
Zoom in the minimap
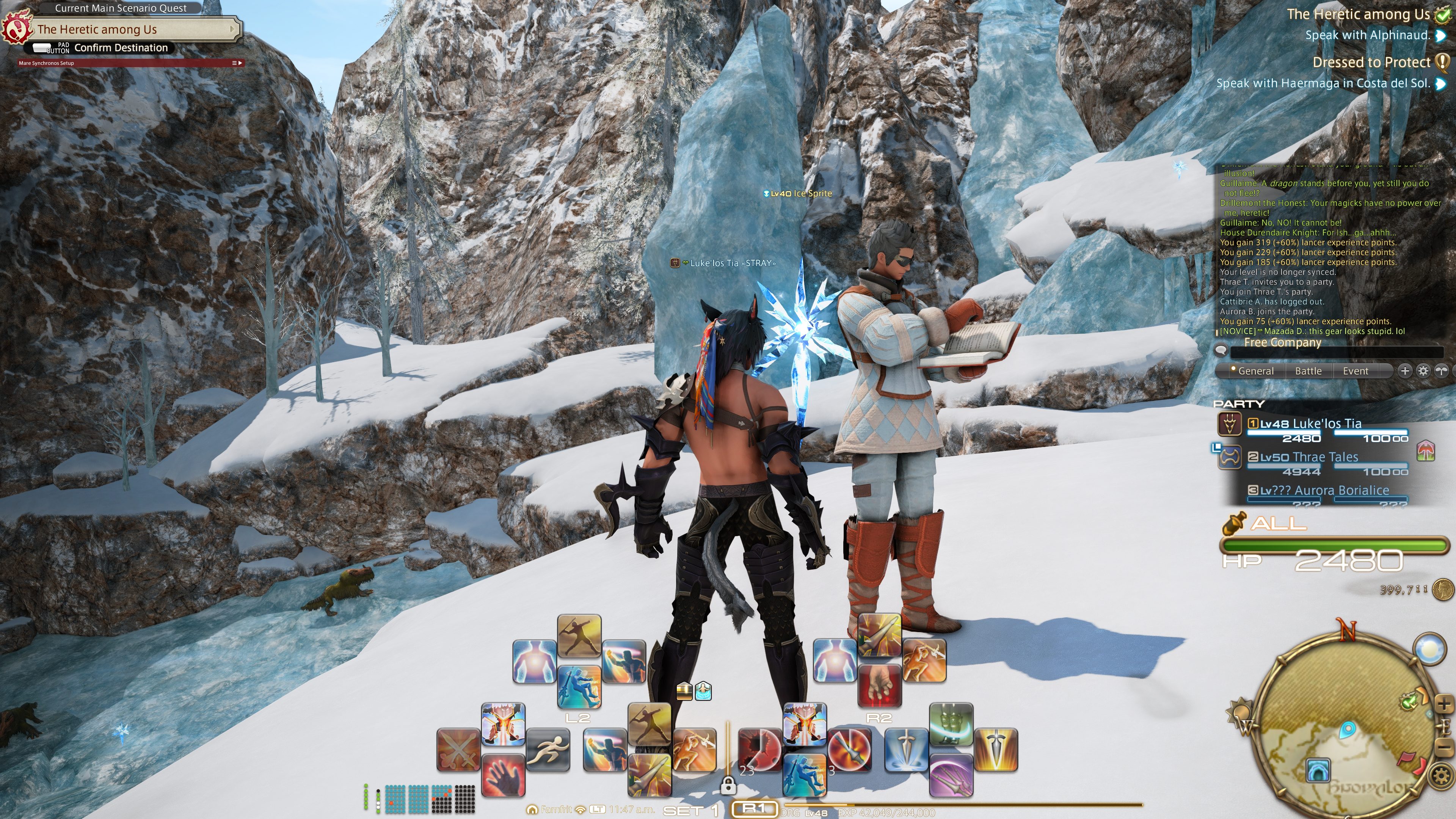pyautogui.click(x=1443, y=704)
